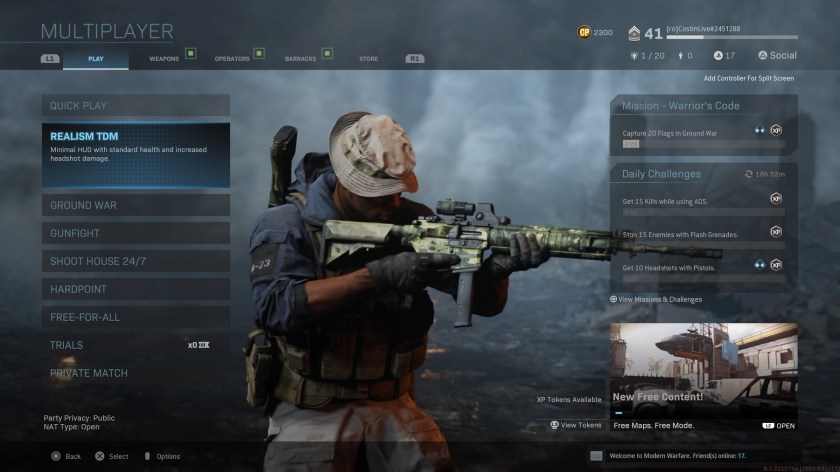Open the Operators tab
Screen dimensions: 840x472
point(232,59)
